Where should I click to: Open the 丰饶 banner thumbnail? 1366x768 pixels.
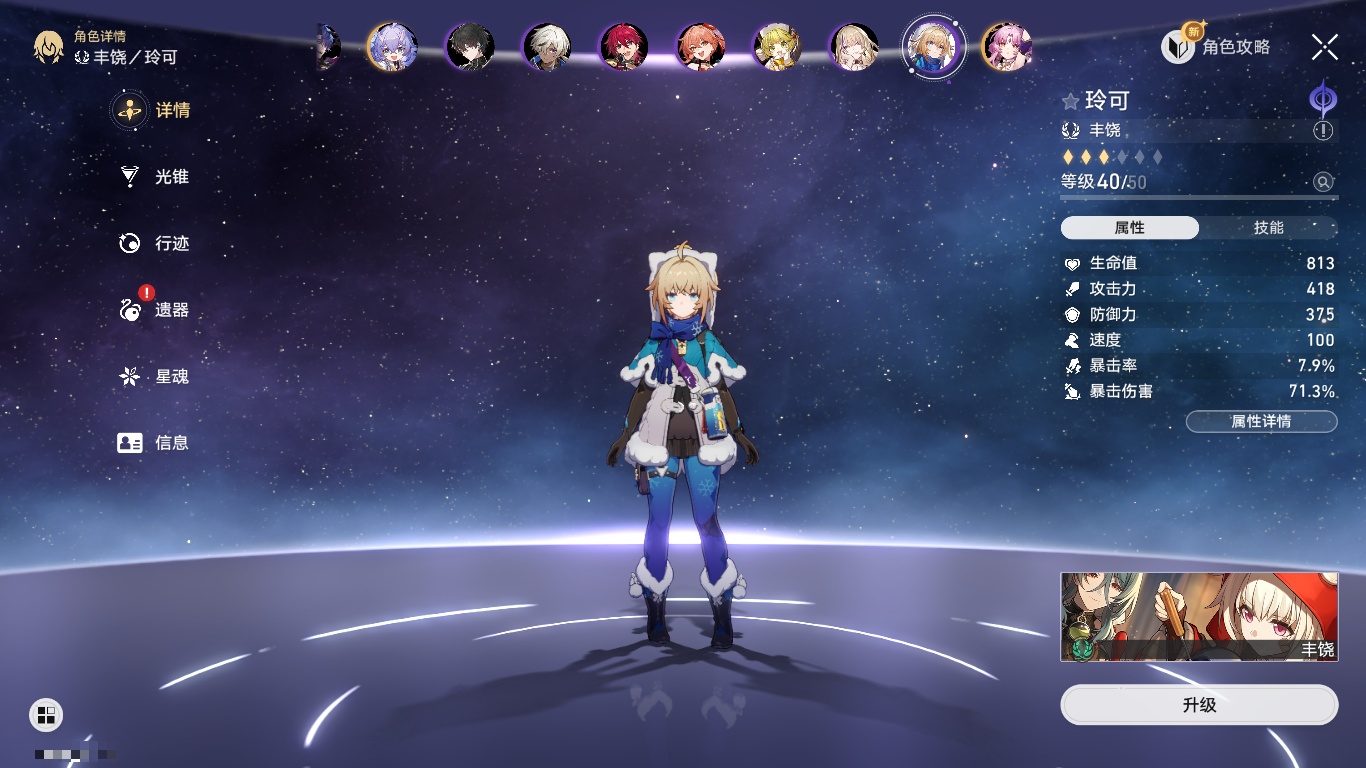pyautogui.click(x=1199, y=617)
